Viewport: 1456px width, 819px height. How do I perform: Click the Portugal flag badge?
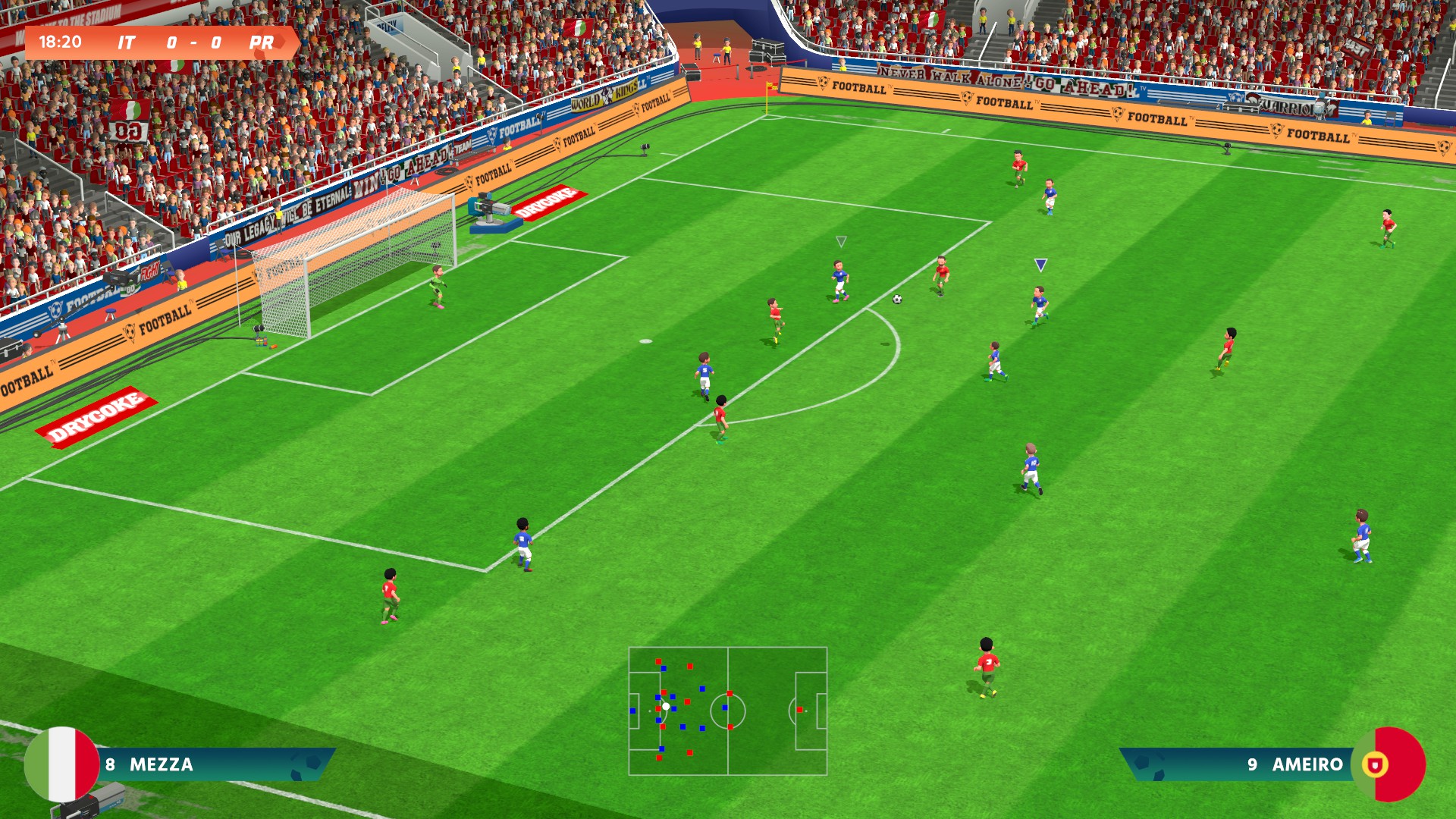(x=1388, y=764)
